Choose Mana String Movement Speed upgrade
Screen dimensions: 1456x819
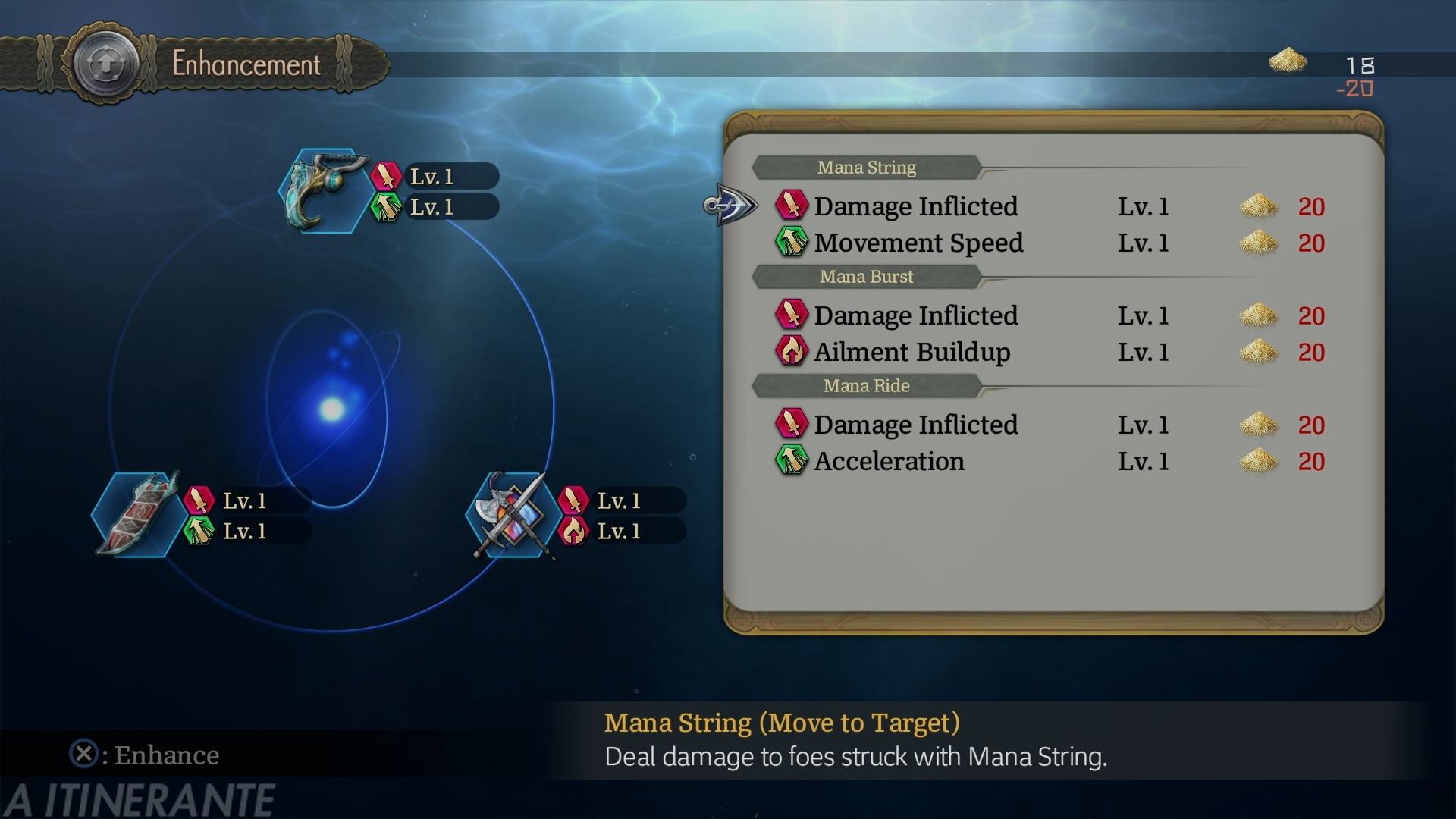point(918,243)
